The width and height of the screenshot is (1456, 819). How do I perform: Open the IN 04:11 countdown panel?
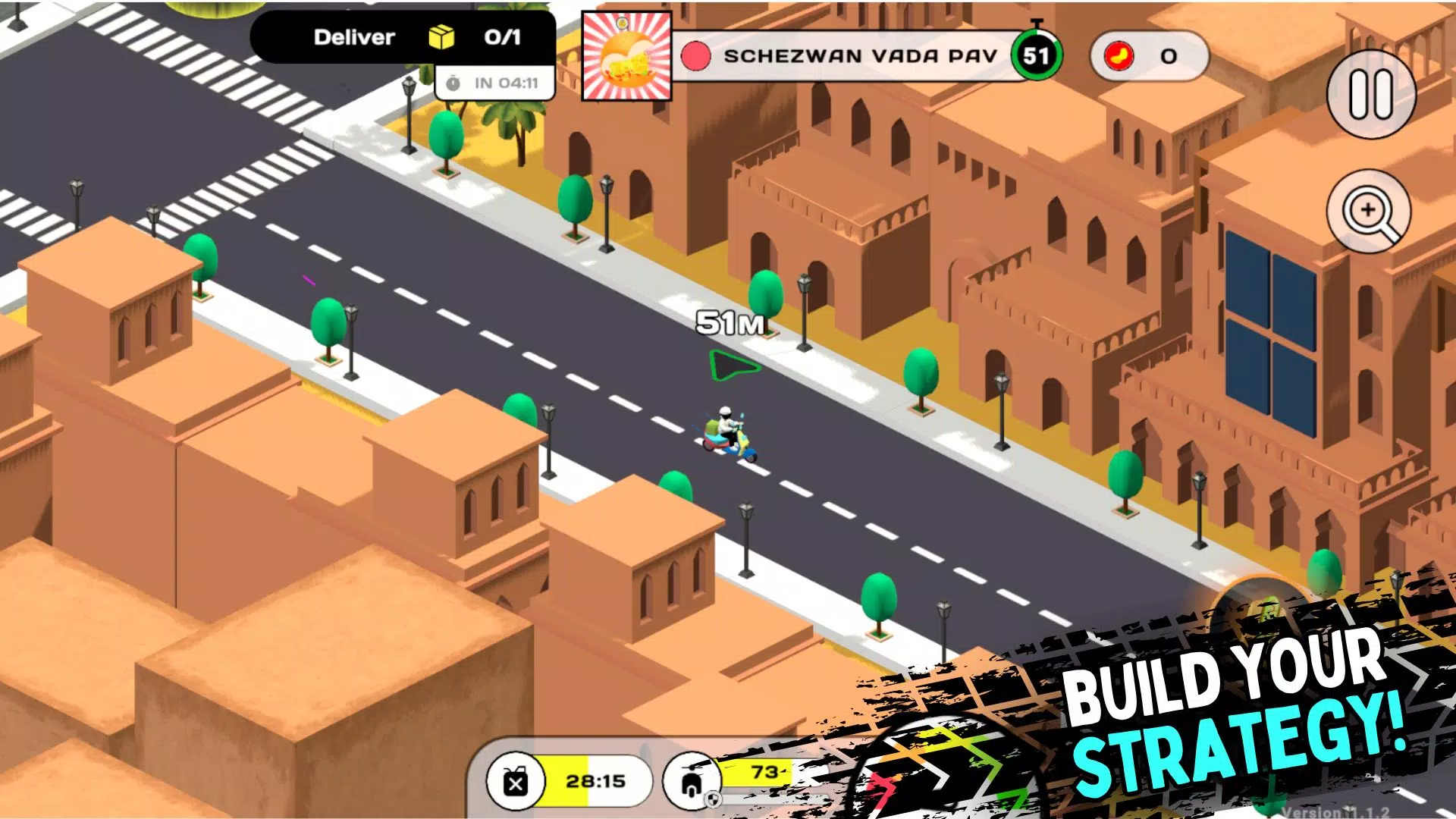point(494,83)
